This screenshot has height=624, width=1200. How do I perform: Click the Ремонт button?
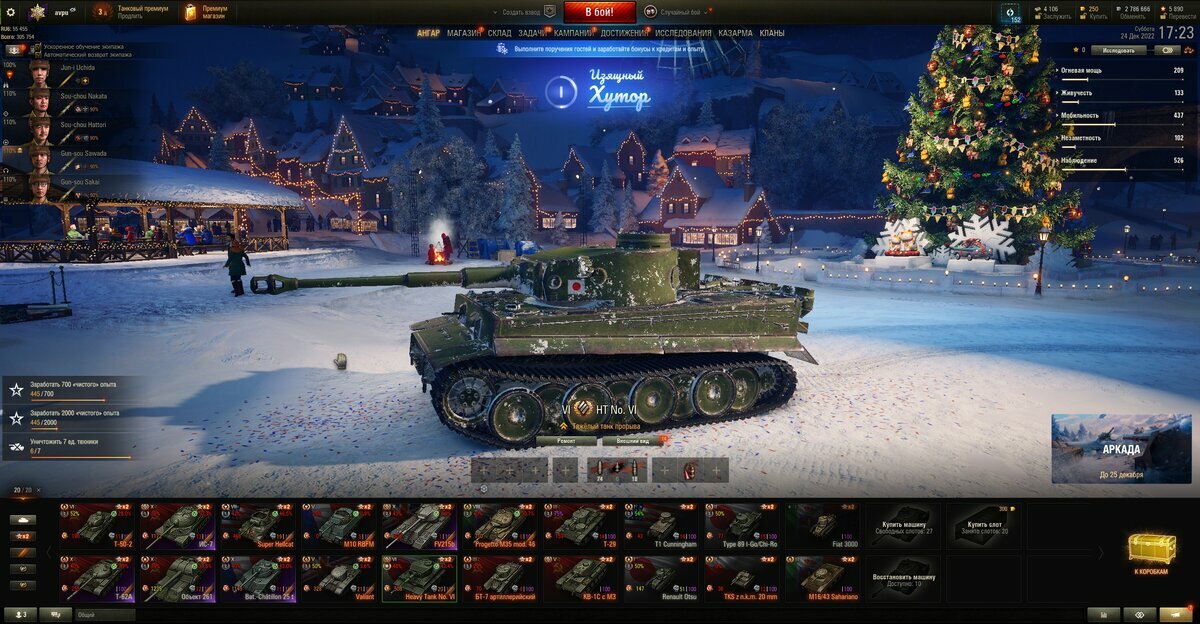566,440
